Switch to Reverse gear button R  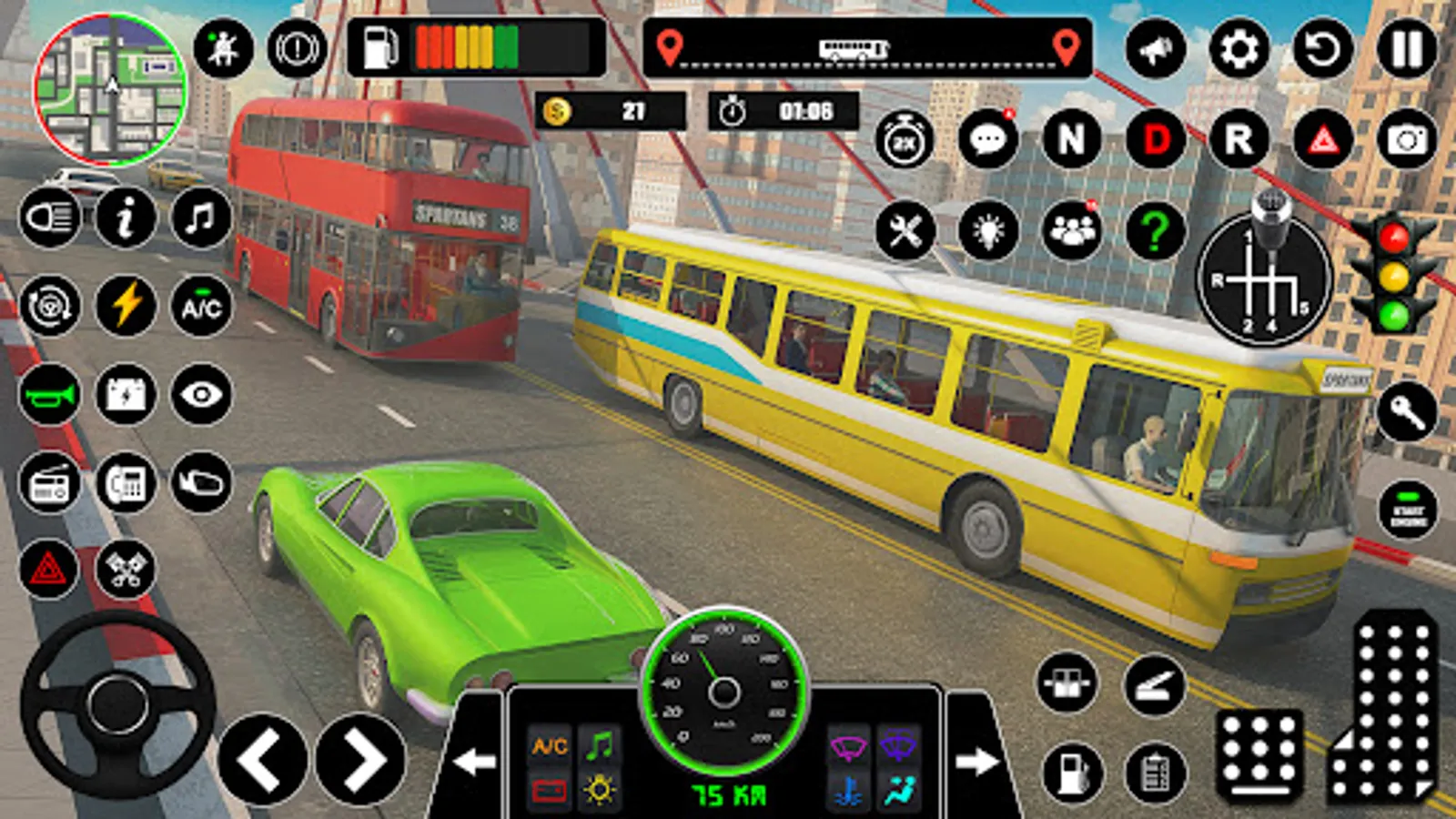coord(1239,140)
